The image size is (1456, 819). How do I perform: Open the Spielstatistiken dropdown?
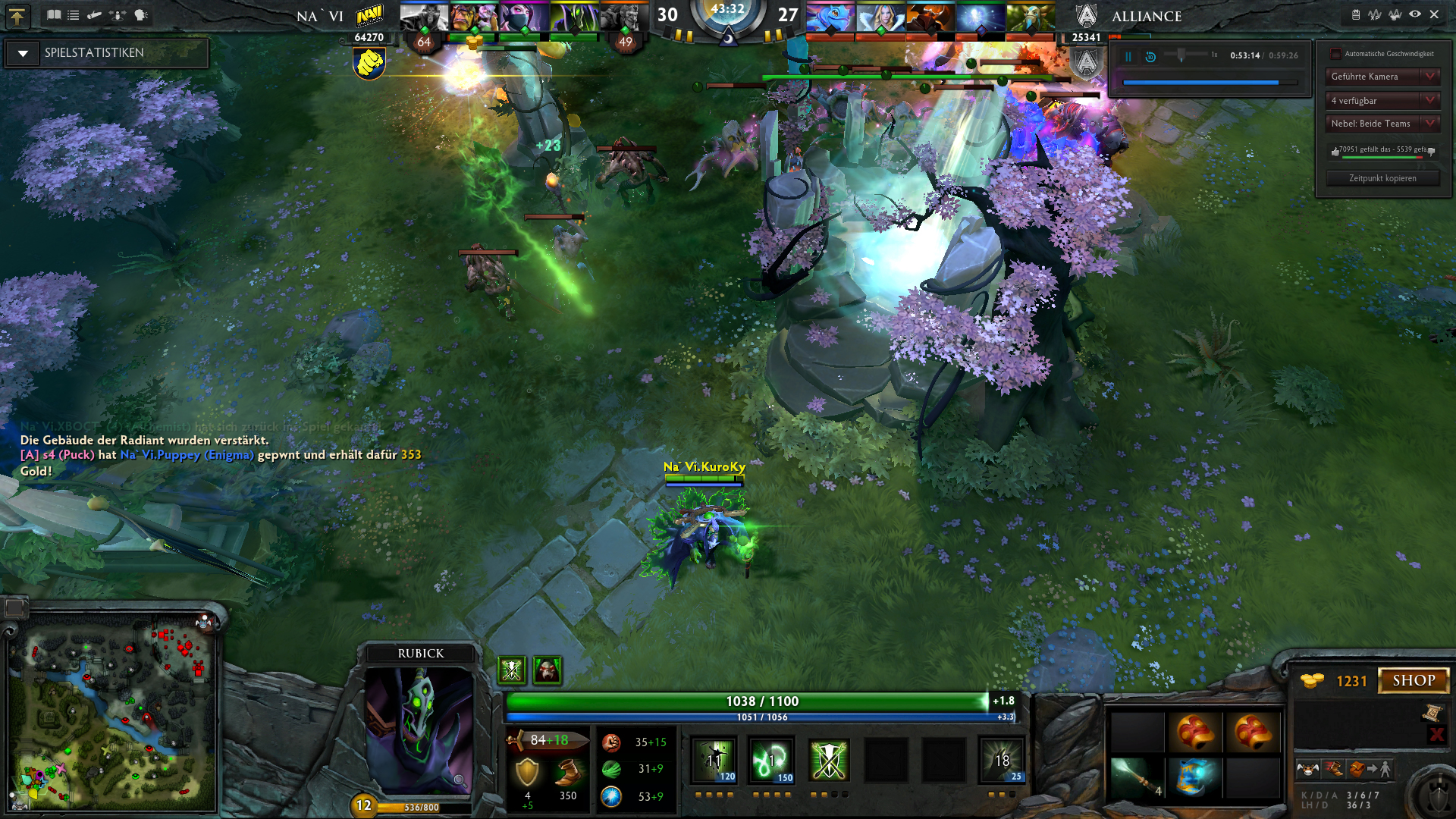pyautogui.click(x=24, y=53)
